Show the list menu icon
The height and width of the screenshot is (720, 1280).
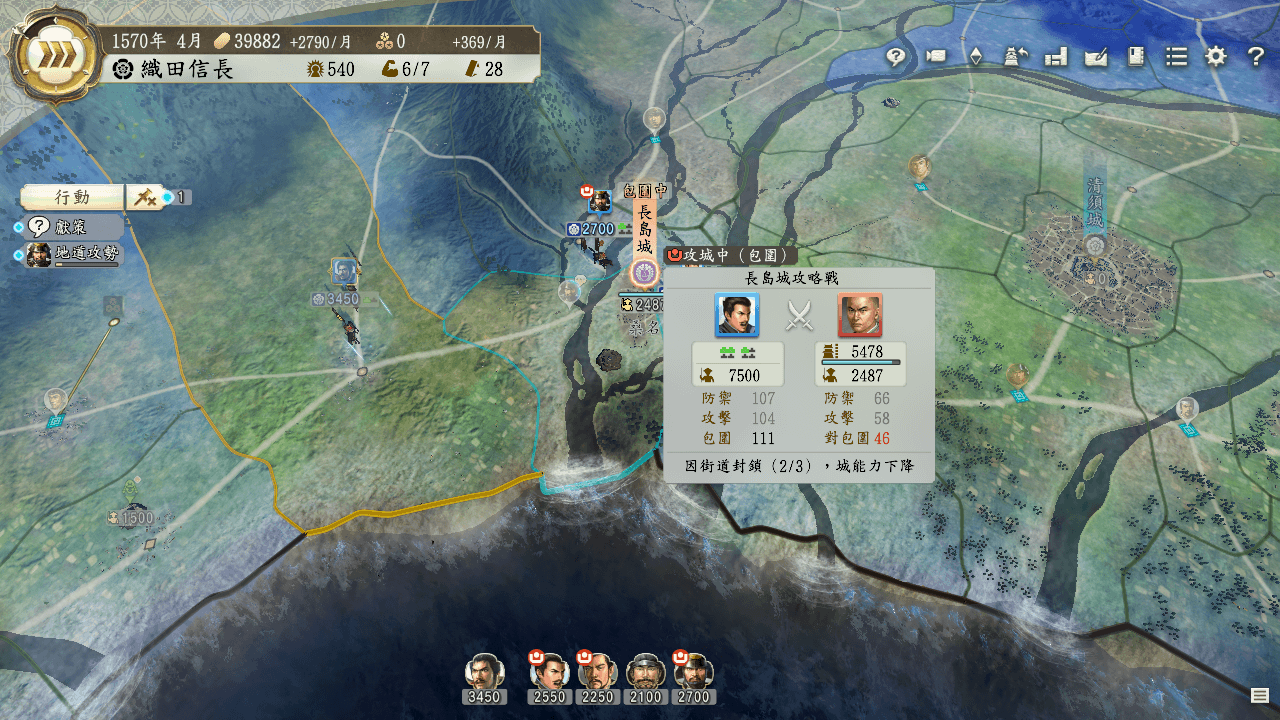pyautogui.click(x=1176, y=57)
